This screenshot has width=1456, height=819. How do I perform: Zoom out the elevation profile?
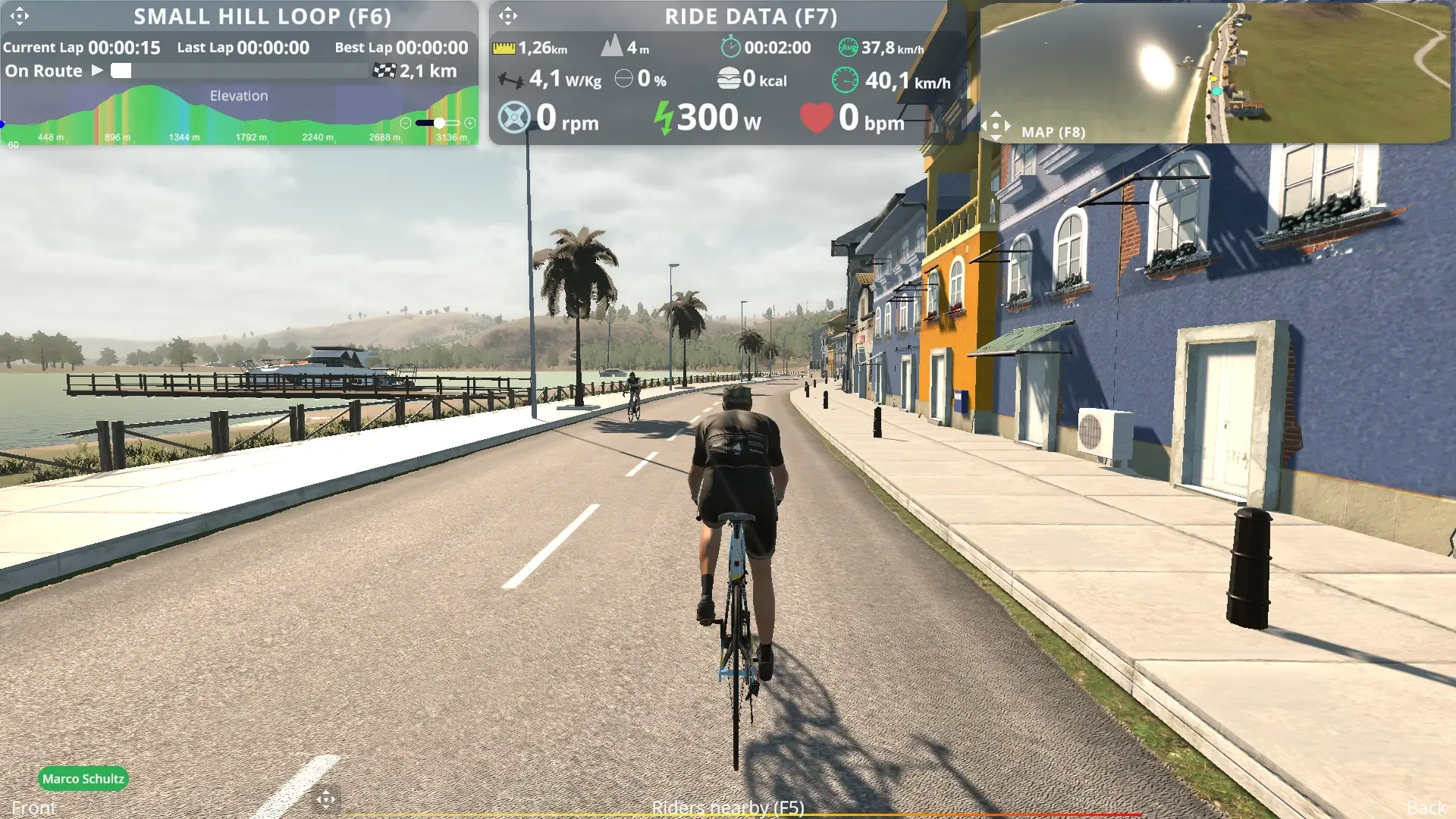point(406,123)
